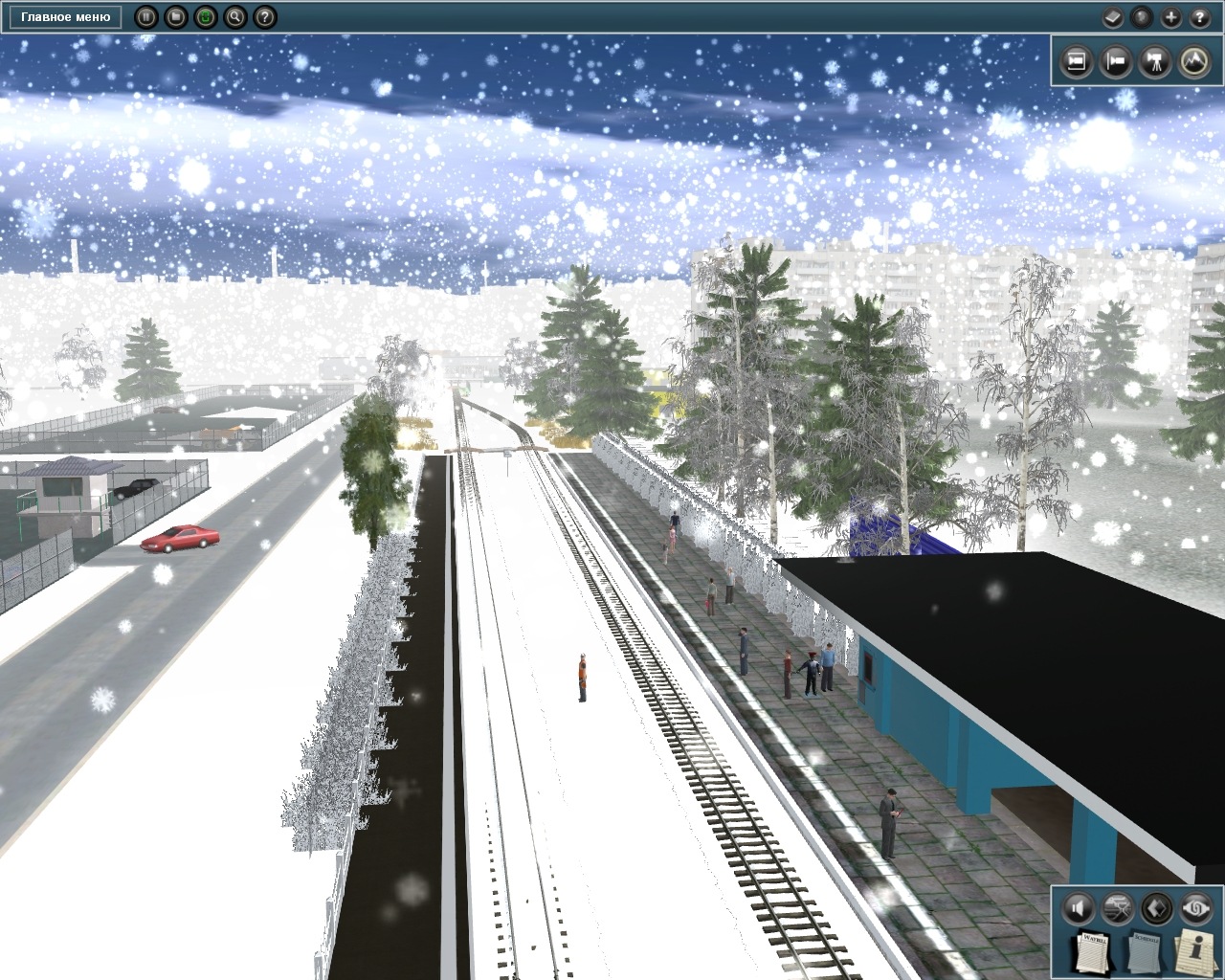Click the overlapping diamonds icon
This screenshot has width=1225, height=980.
[x=1157, y=907]
